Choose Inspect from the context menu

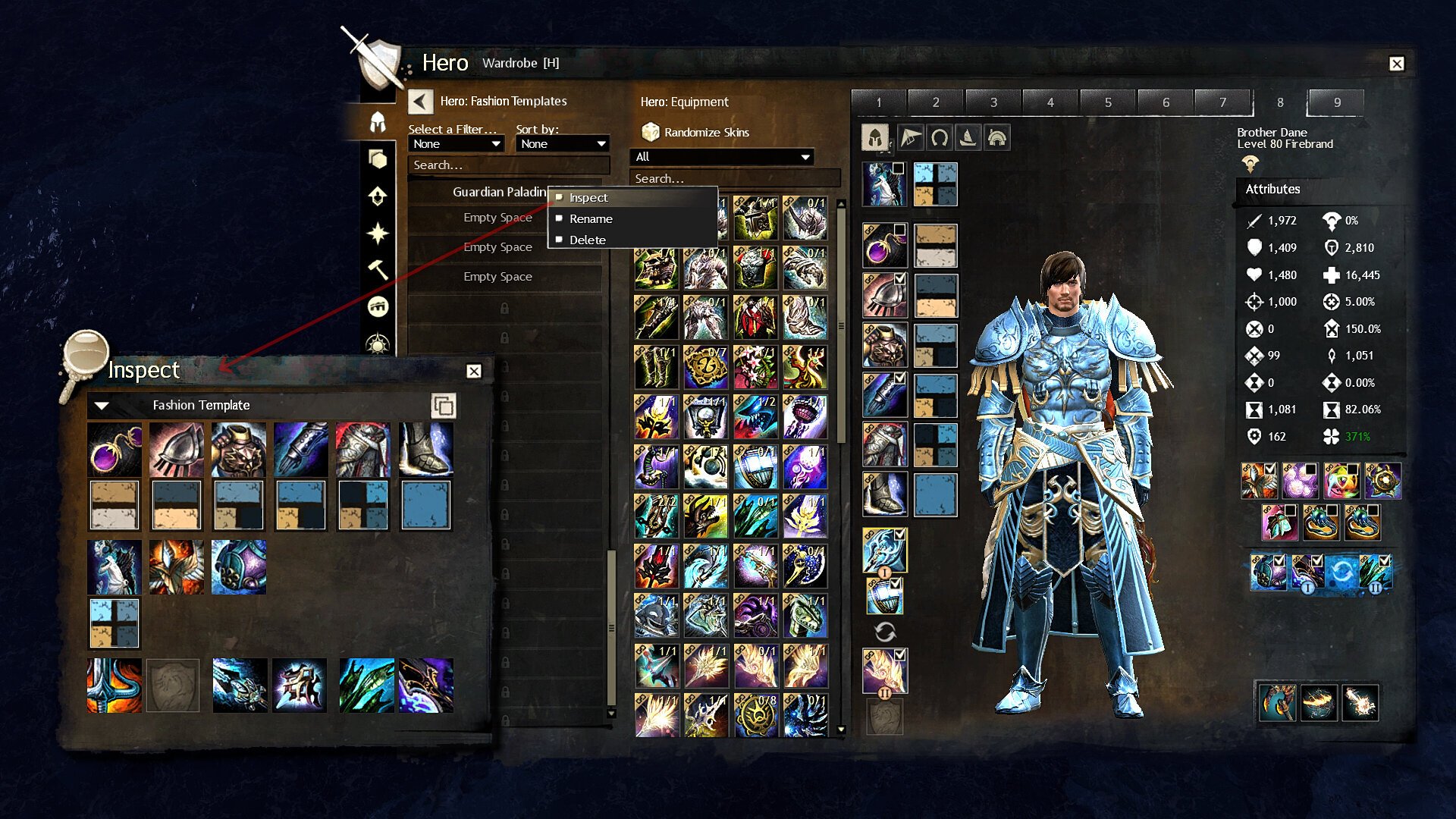(x=588, y=198)
